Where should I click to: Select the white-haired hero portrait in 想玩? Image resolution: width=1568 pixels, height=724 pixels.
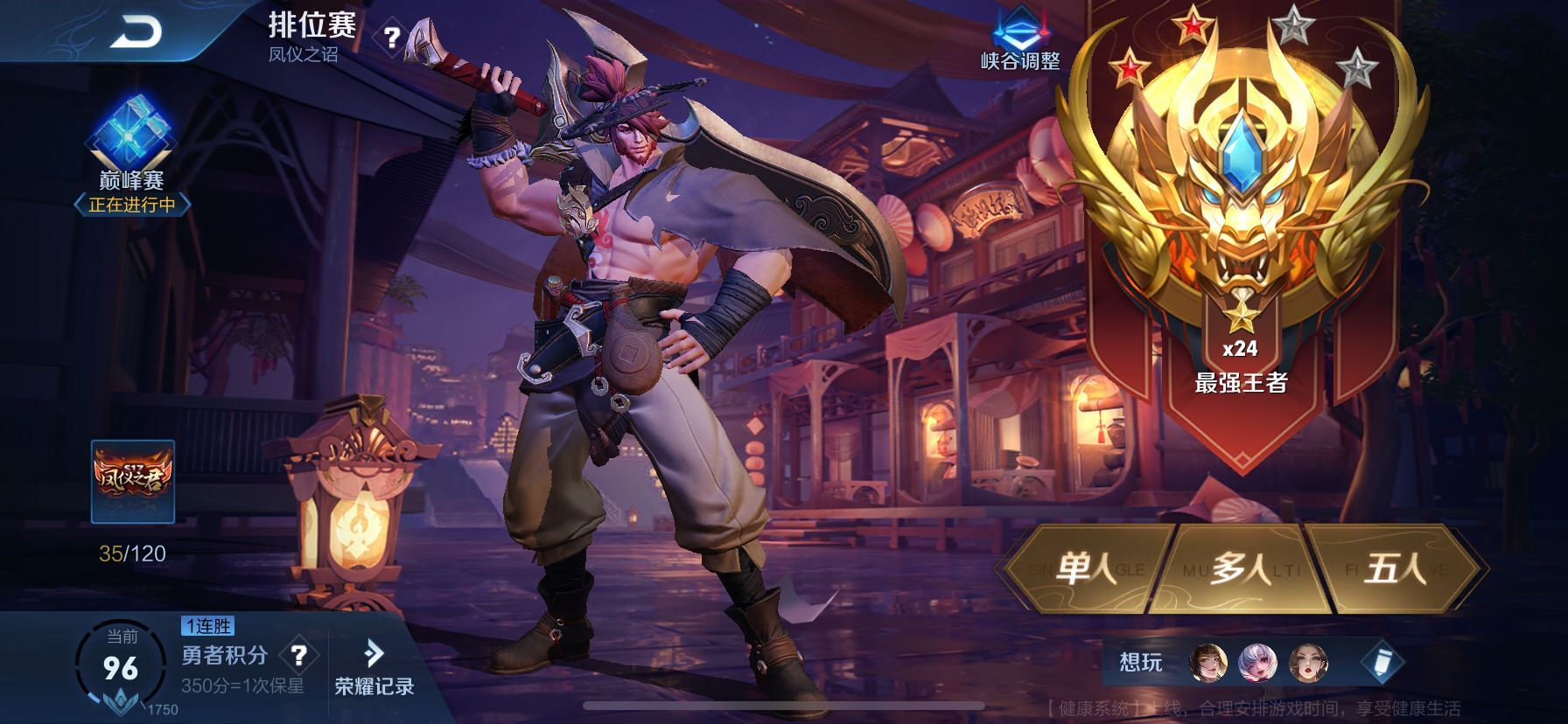[1257, 663]
